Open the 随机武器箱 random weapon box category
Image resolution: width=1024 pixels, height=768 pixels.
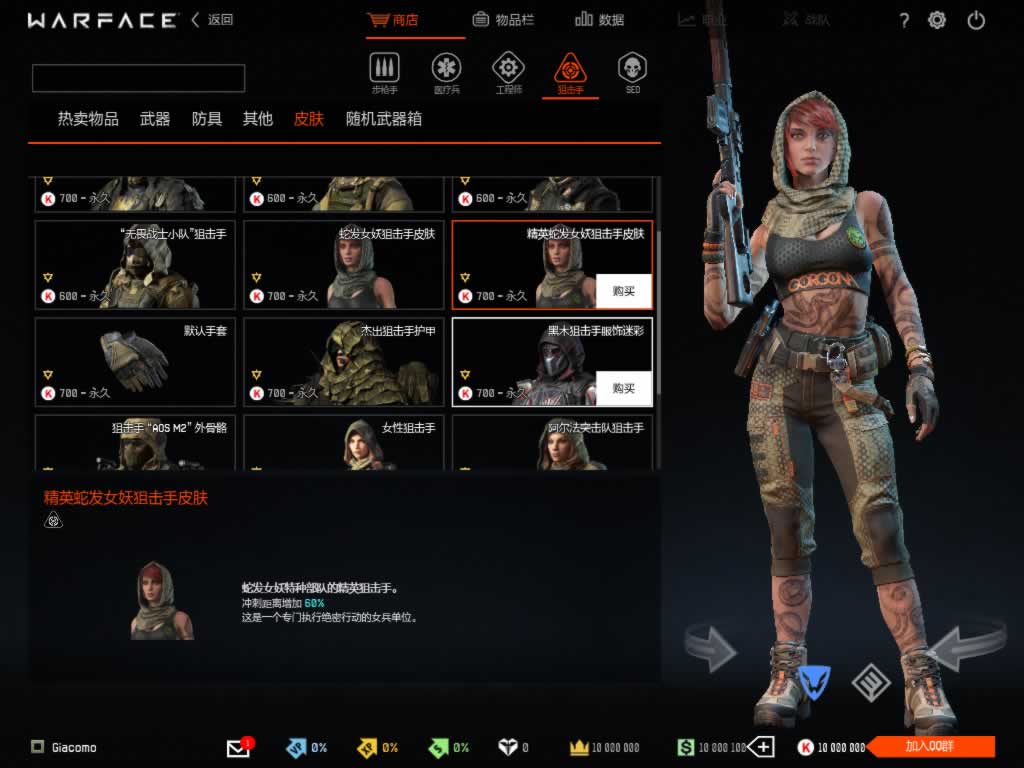point(384,119)
